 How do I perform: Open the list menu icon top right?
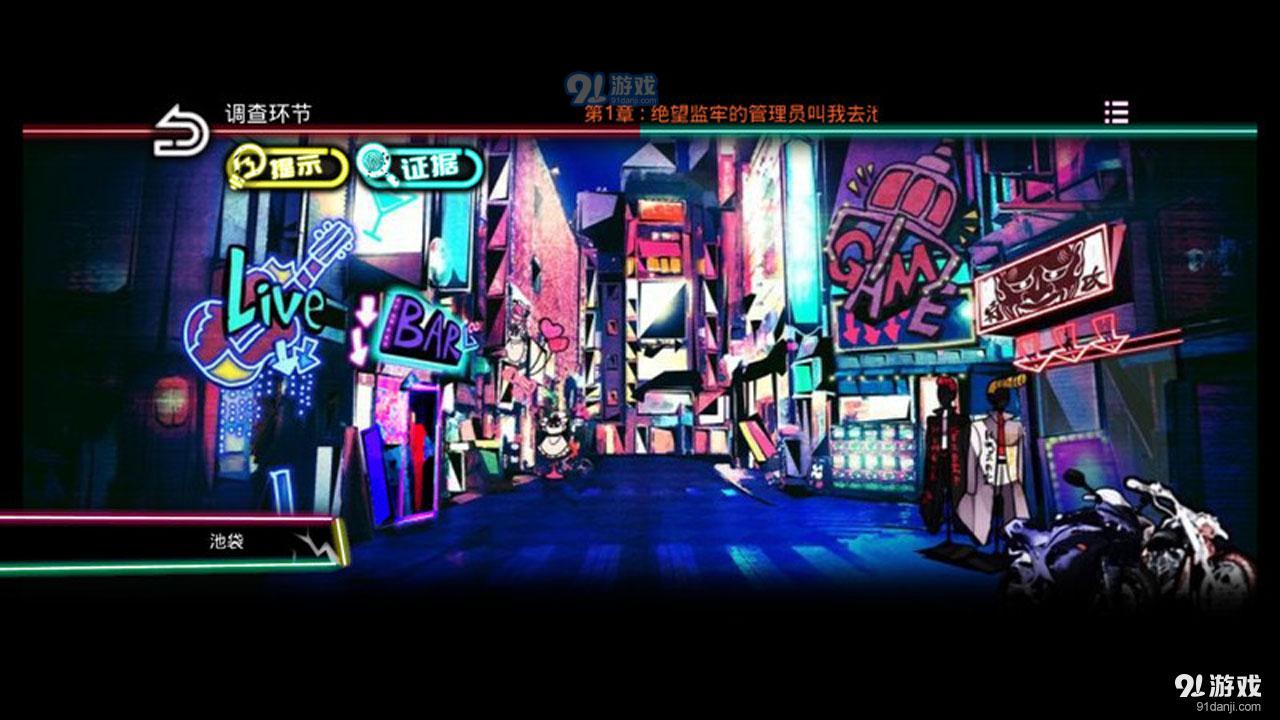pyautogui.click(x=1117, y=112)
